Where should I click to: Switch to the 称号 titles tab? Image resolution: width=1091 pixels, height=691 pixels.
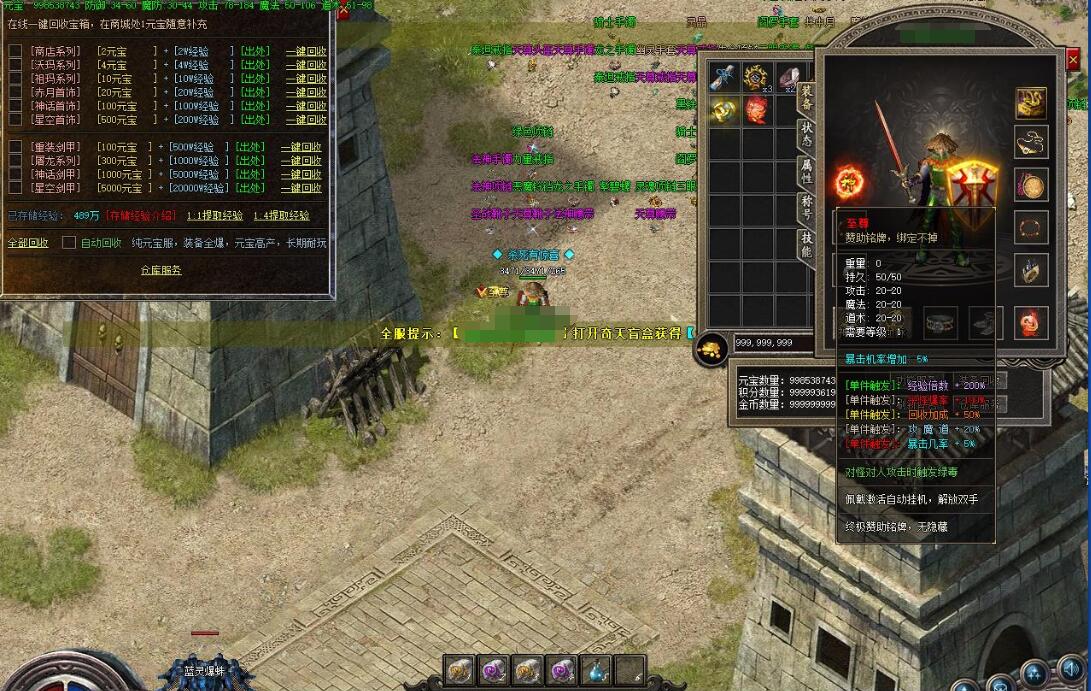tap(805, 207)
